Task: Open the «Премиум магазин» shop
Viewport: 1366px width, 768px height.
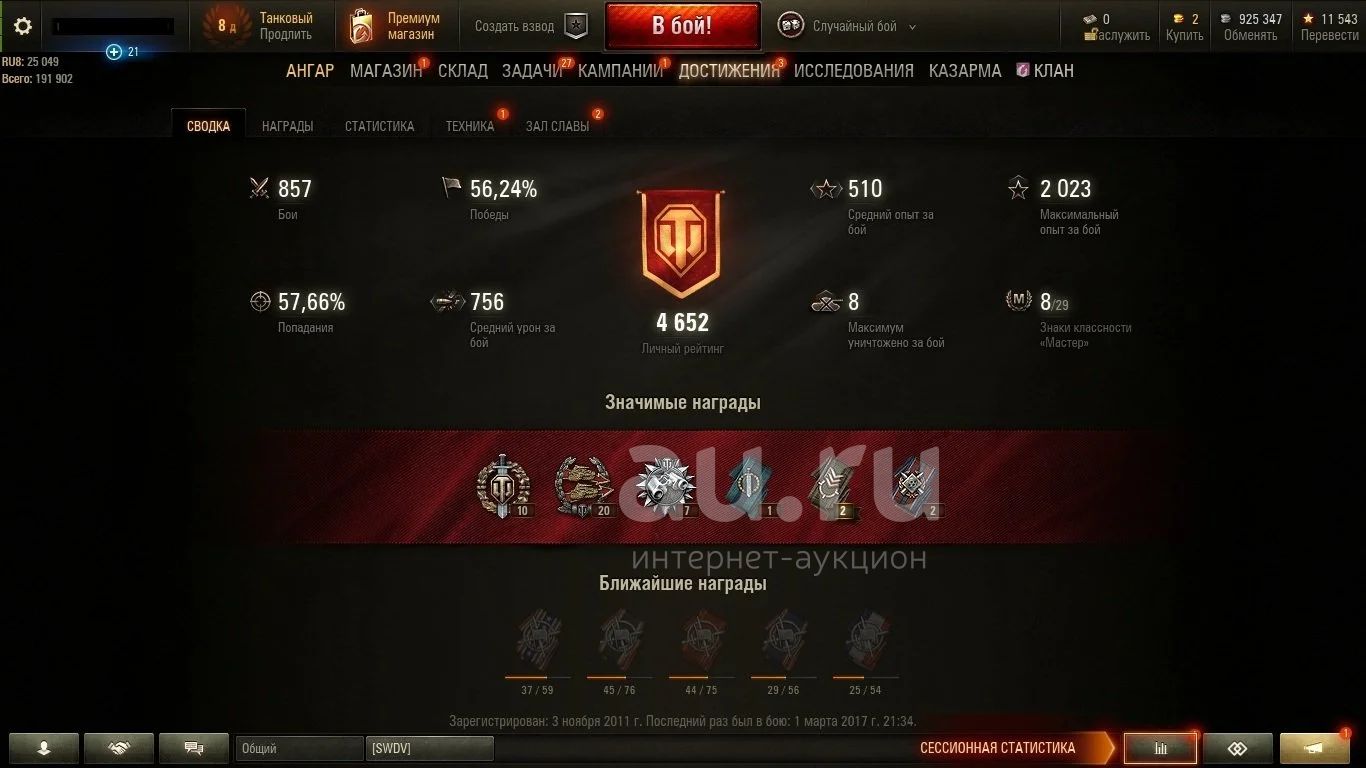Action: [396, 26]
